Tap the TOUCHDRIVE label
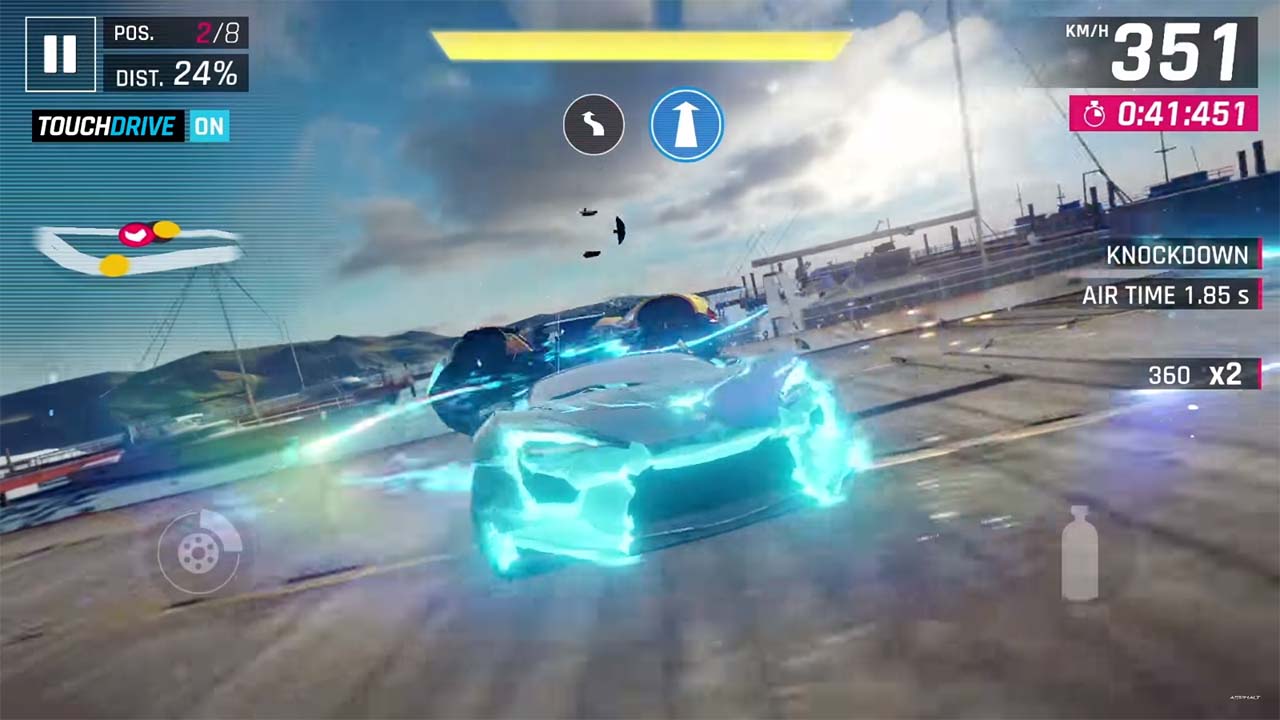 click(106, 128)
